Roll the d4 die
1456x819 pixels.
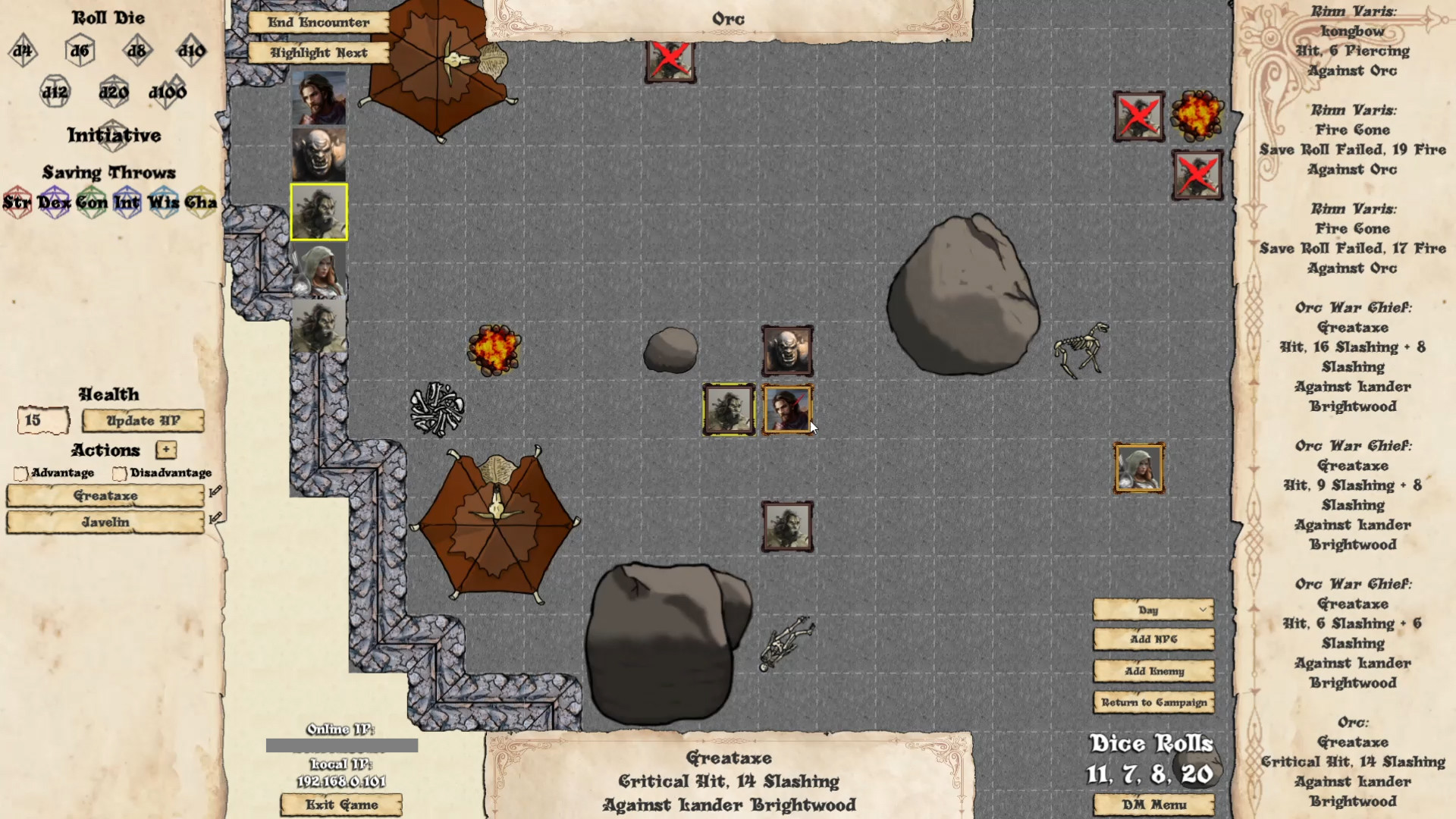tap(23, 51)
